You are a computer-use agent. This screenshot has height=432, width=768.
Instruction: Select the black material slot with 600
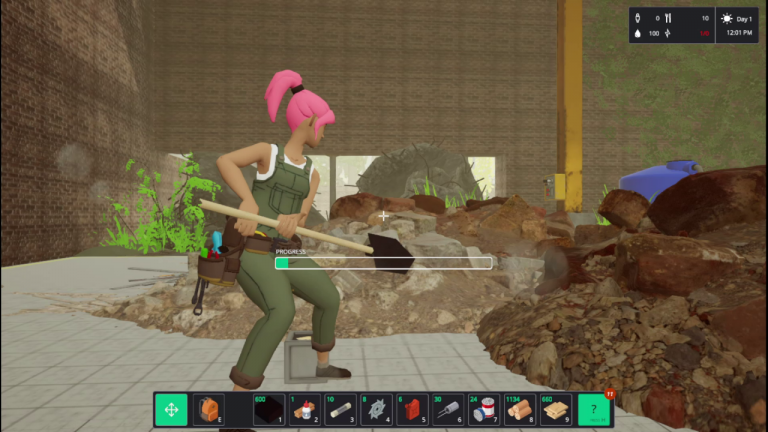click(267, 410)
